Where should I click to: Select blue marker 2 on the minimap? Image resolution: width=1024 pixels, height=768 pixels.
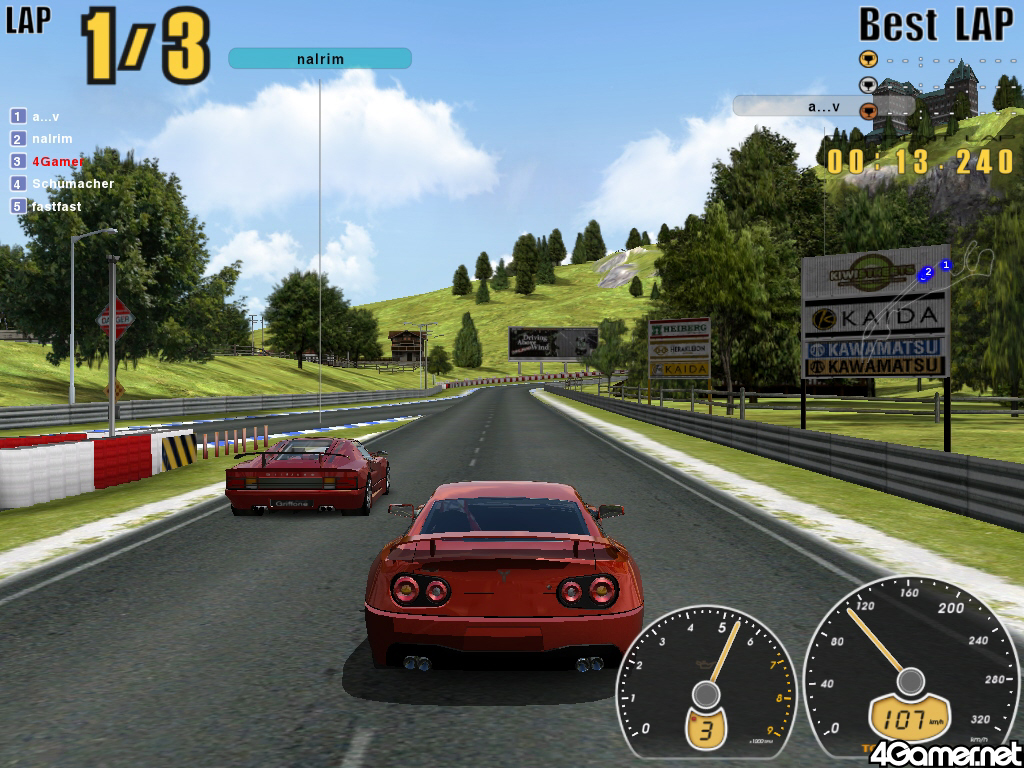pos(927,271)
